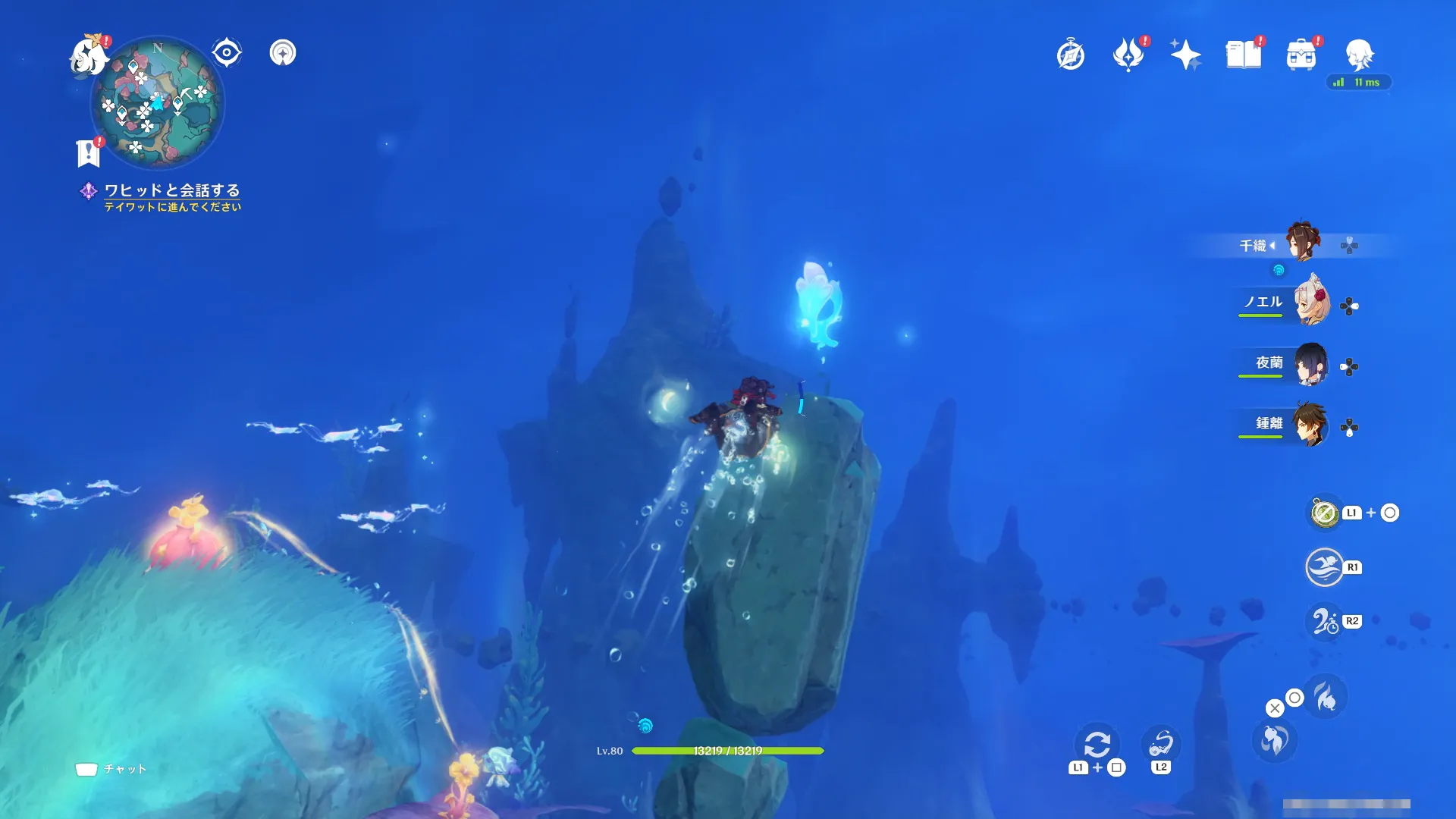The height and width of the screenshot is (819, 1456).
Task: Open the backpack inventory
Action: point(1301,55)
